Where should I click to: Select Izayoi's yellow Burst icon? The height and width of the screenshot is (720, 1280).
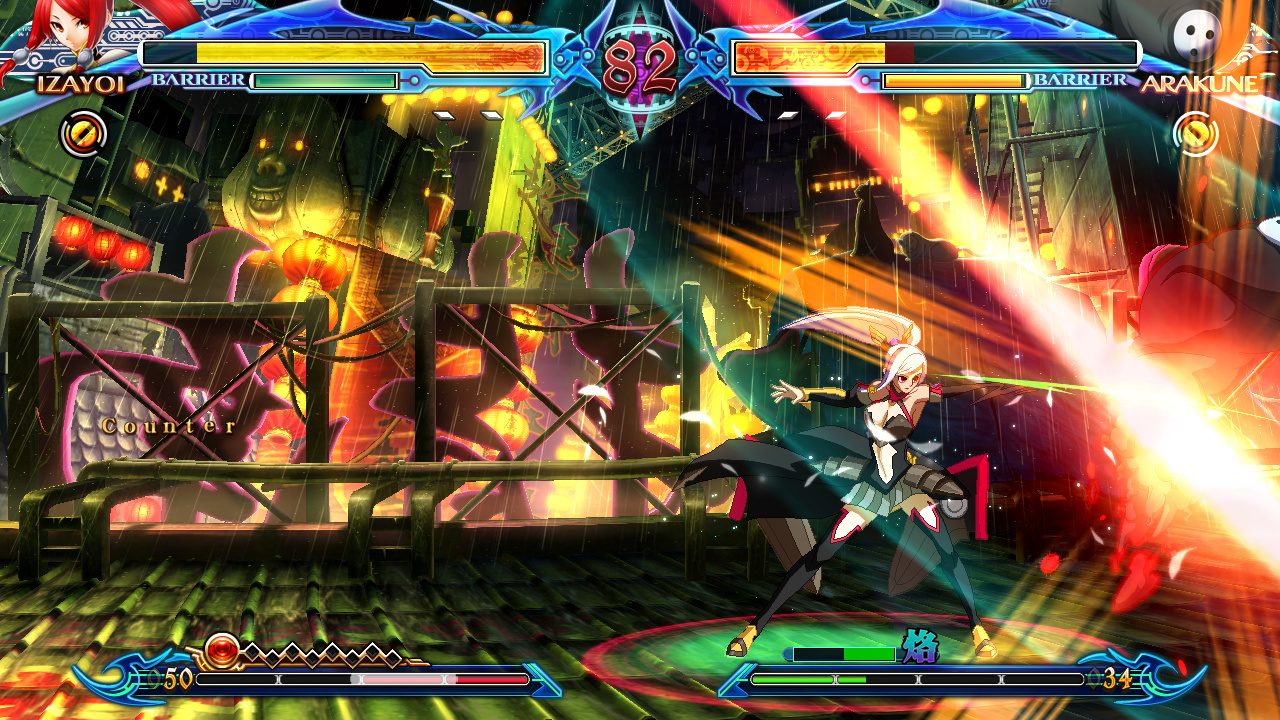click(82, 132)
